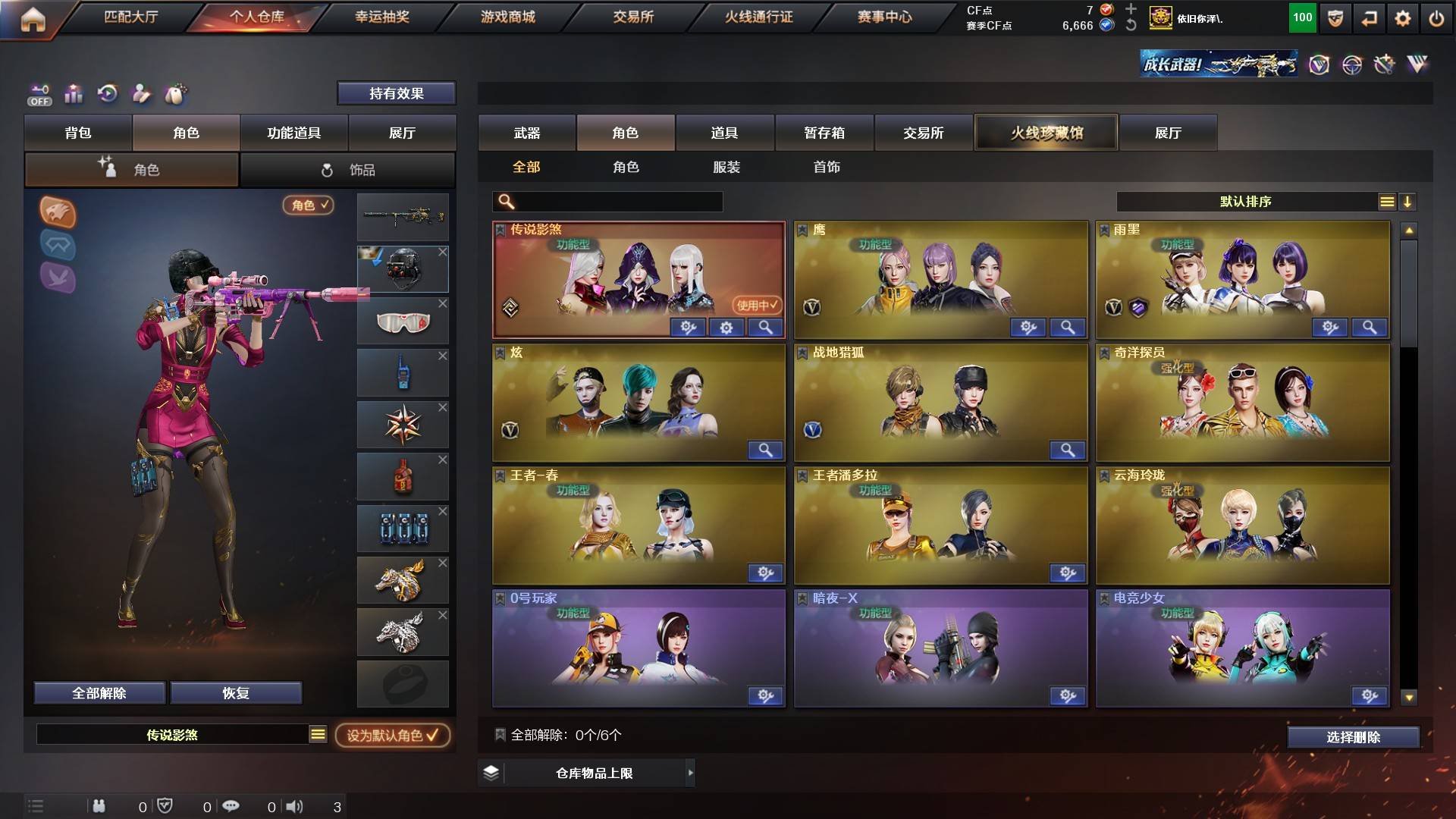Image resolution: width=1456 pixels, height=819 pixels.
Task: Switch to the 火线珍藏馆 tab
Action: 1047,132
